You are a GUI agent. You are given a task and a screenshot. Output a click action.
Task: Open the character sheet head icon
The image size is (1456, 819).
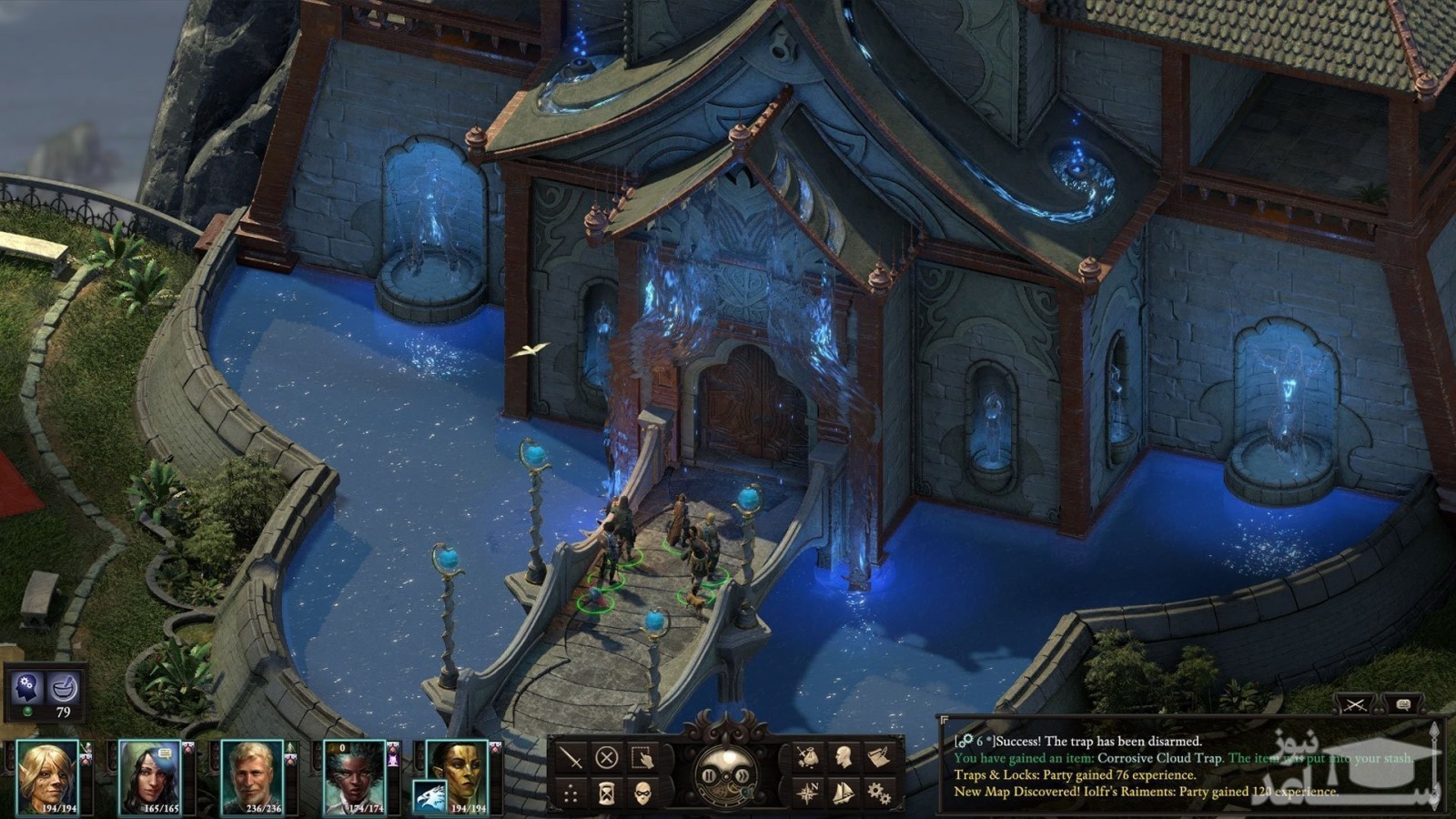click(843, 757)
